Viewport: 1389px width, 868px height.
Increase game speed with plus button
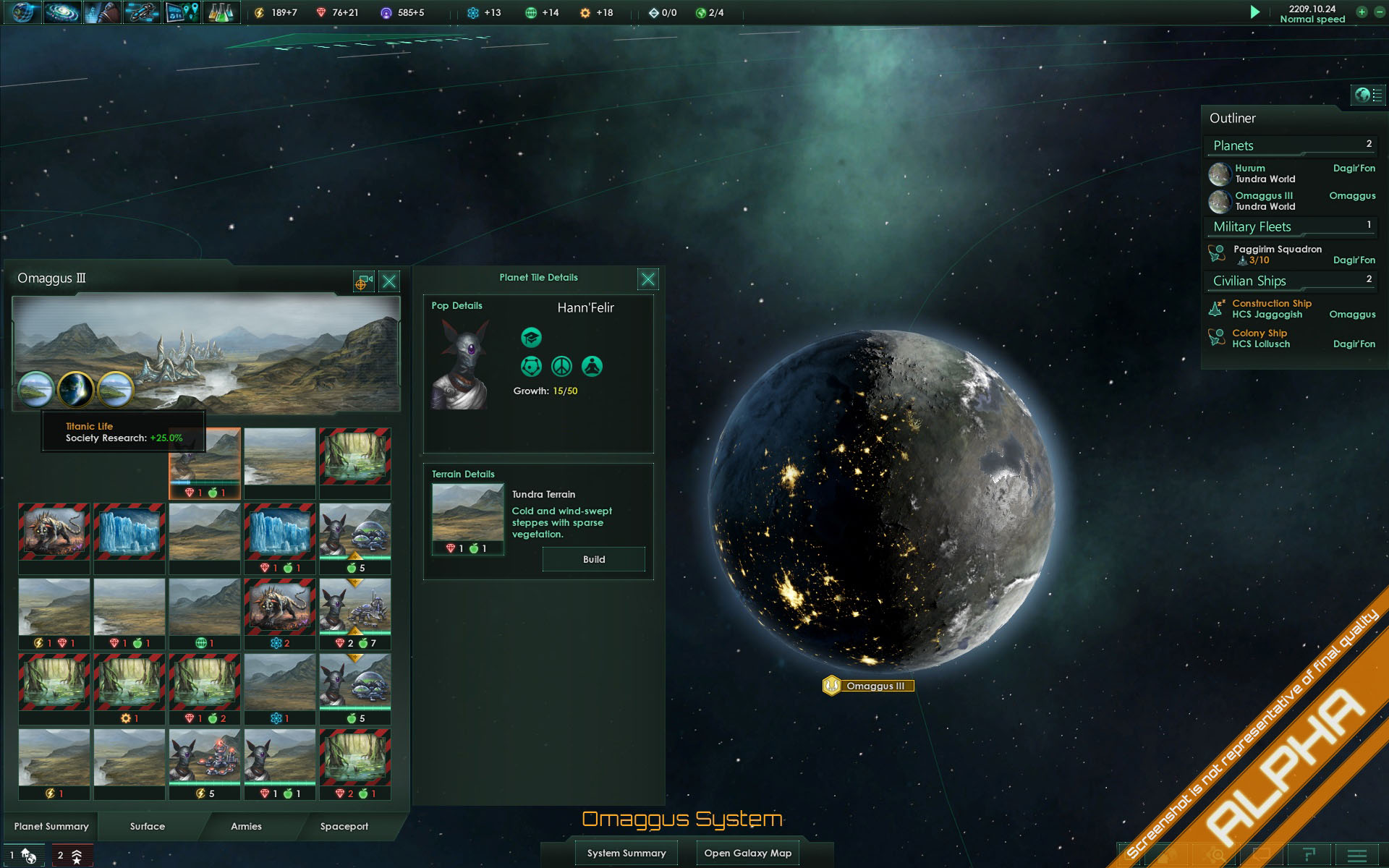pos(1362,12)
